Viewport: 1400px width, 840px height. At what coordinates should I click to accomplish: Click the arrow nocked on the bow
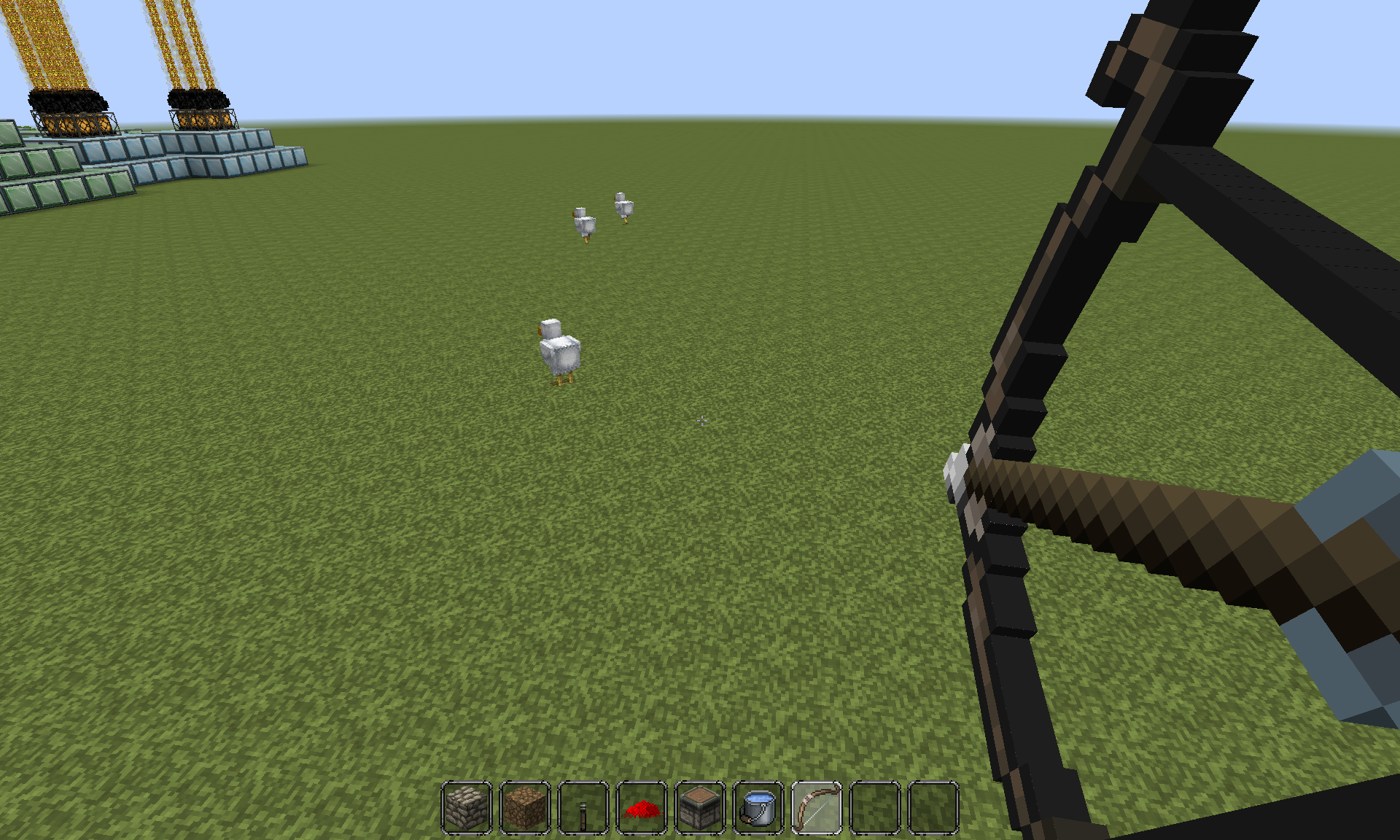coord(970,481)
